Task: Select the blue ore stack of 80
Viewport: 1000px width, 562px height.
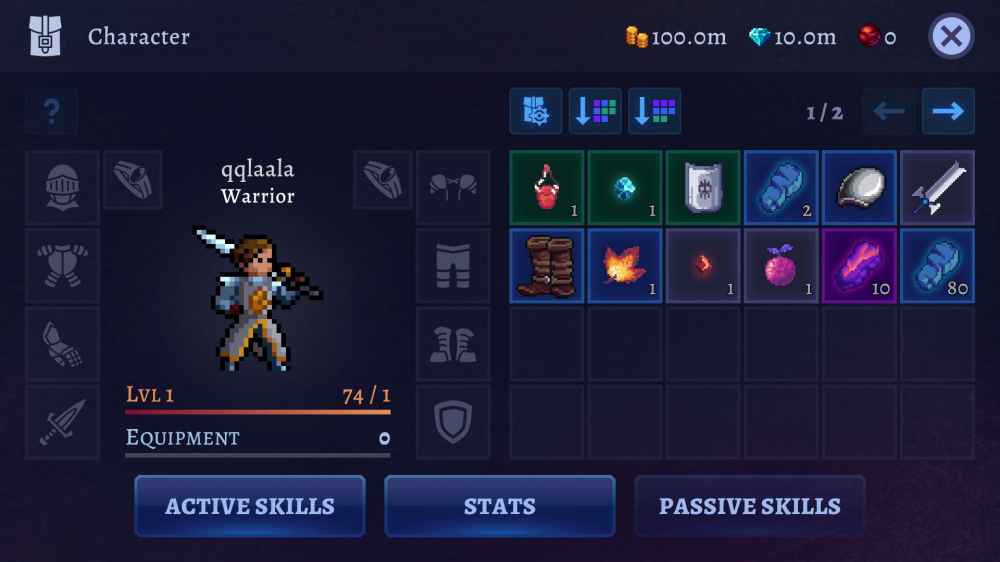Action: (x=937, y=265)
